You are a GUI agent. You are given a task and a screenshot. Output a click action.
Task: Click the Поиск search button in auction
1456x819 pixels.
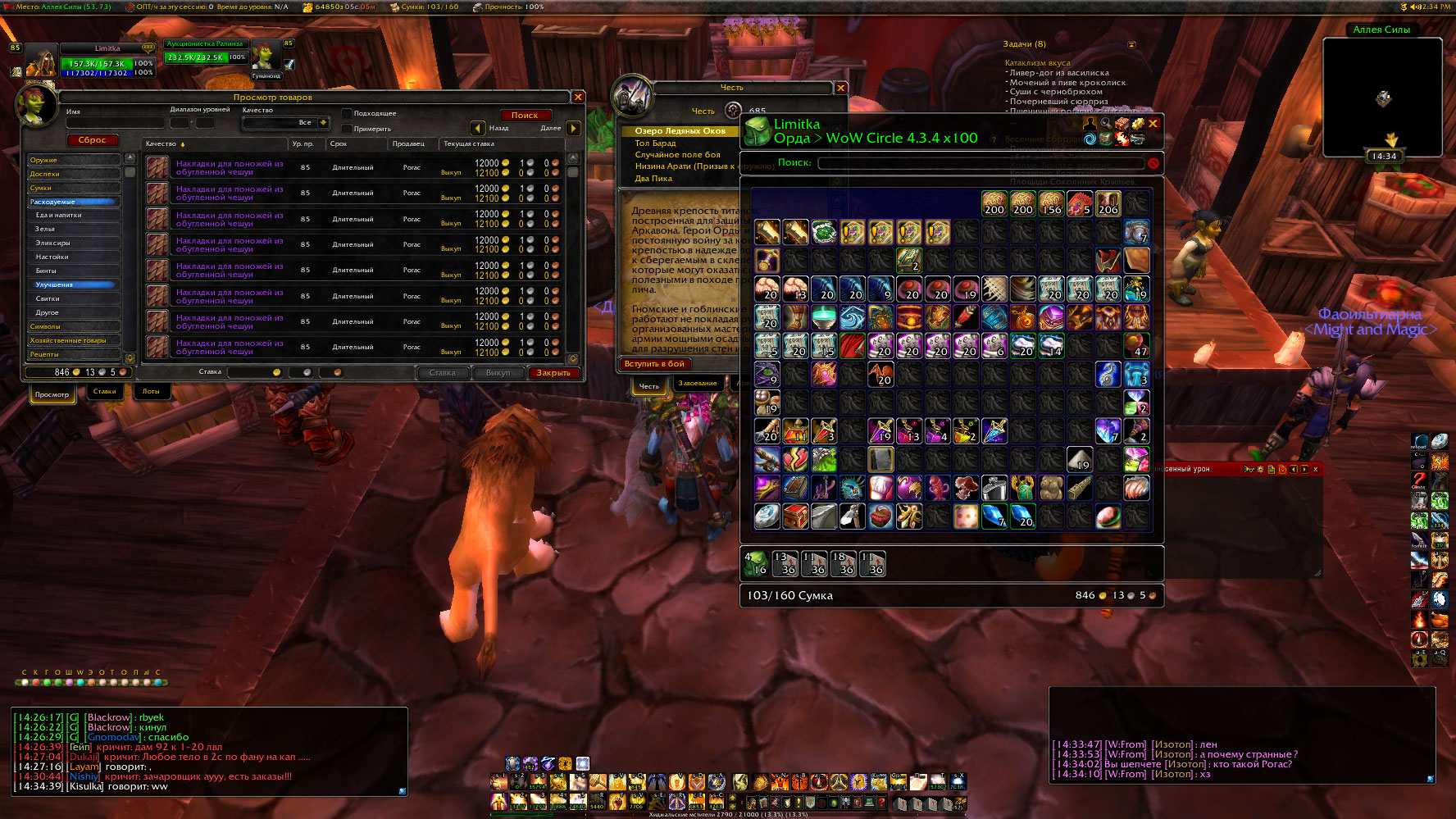pyautogui.click(x=525, y=116)
